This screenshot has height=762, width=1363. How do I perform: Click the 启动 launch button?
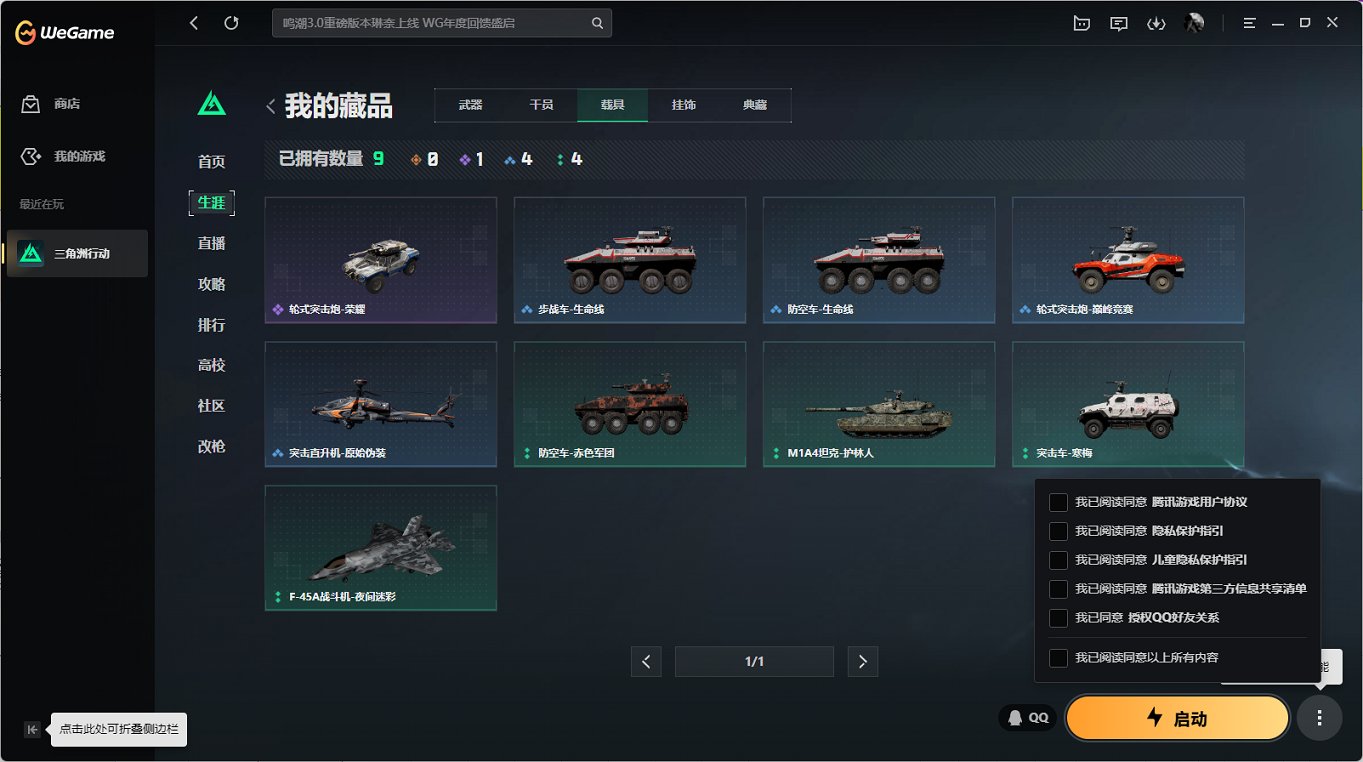[x=1177, y=717]
